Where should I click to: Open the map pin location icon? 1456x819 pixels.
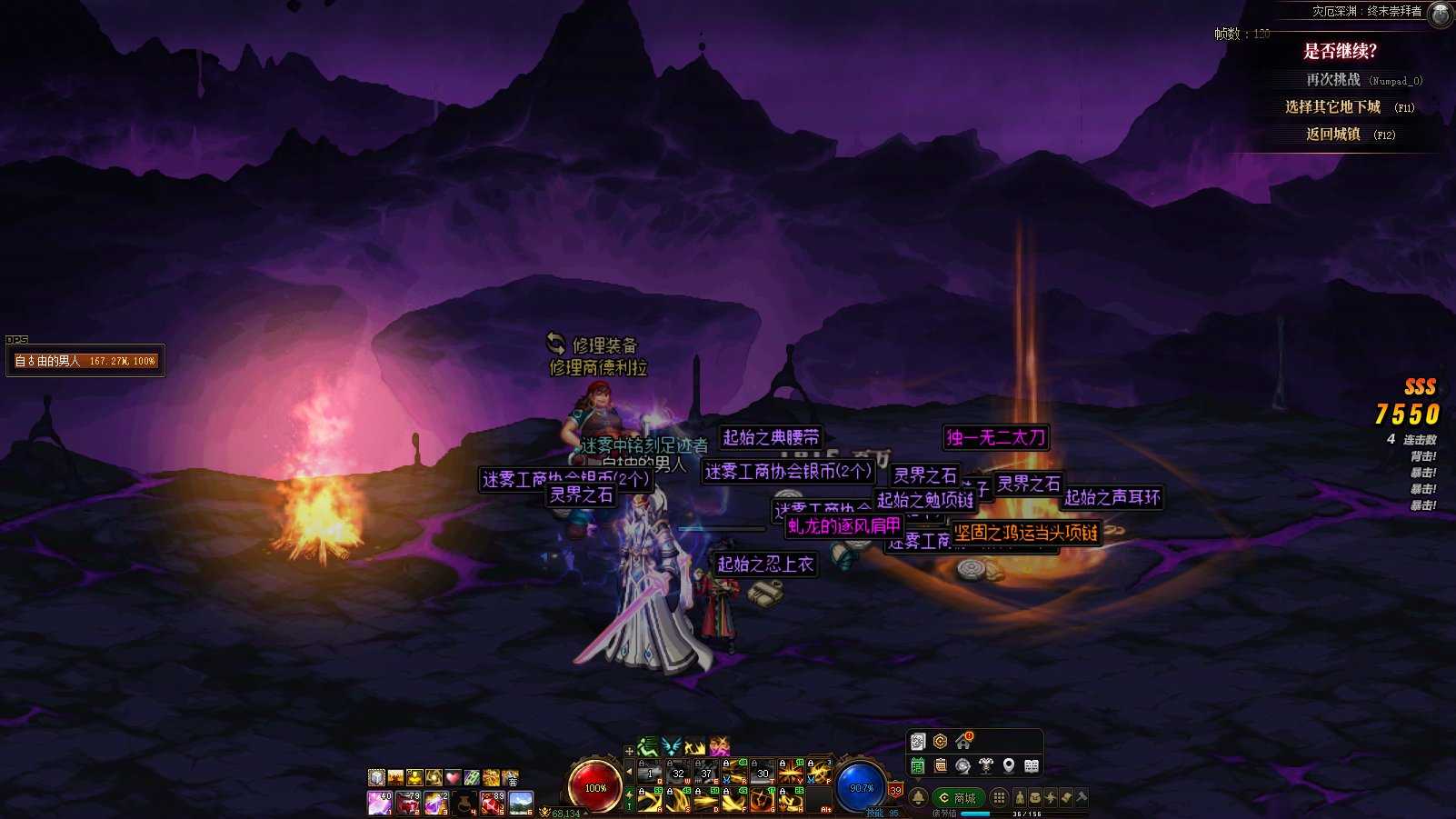click(x=1009, y=765)
